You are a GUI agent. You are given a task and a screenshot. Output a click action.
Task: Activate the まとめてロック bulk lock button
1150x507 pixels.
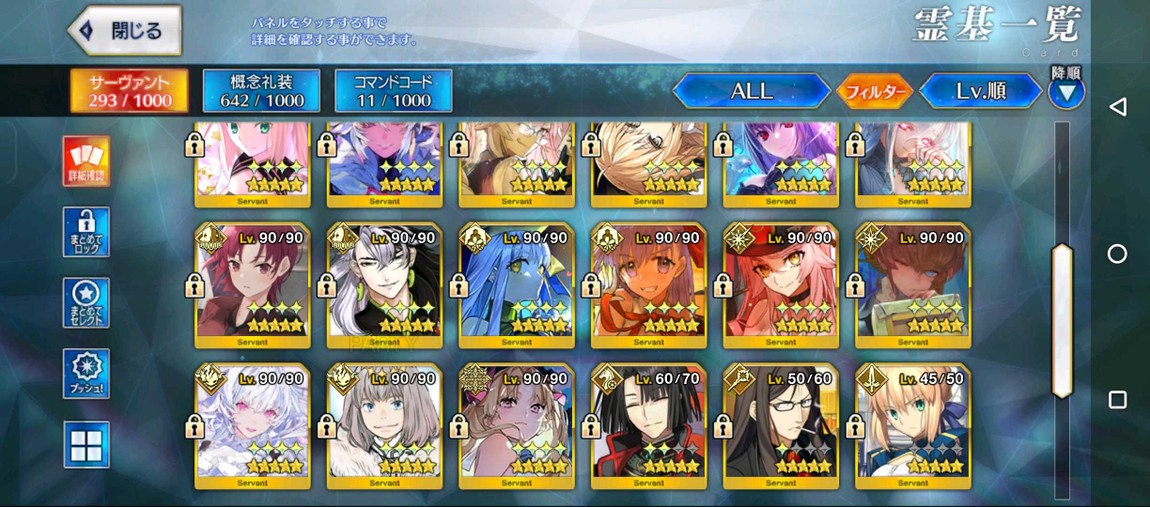(x=86, y=232)
